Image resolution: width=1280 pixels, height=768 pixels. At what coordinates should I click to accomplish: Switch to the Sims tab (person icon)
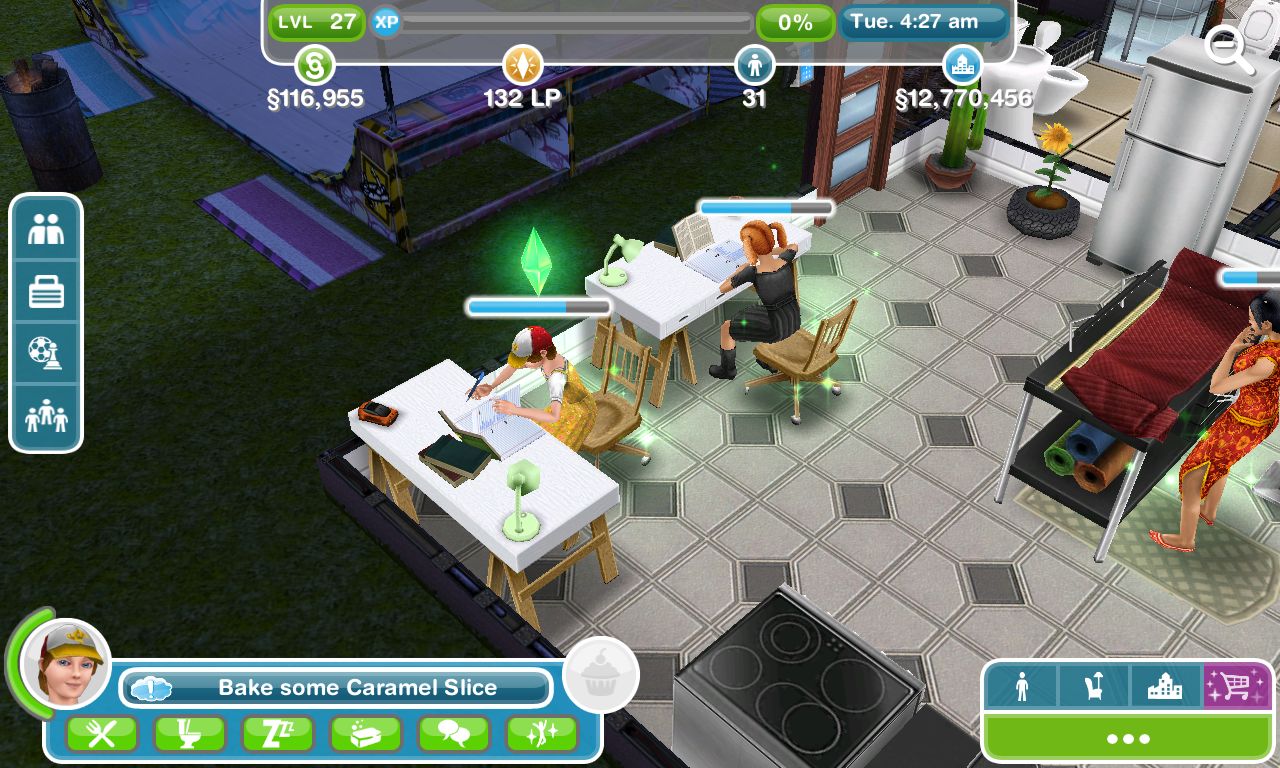click(1023, 688)
